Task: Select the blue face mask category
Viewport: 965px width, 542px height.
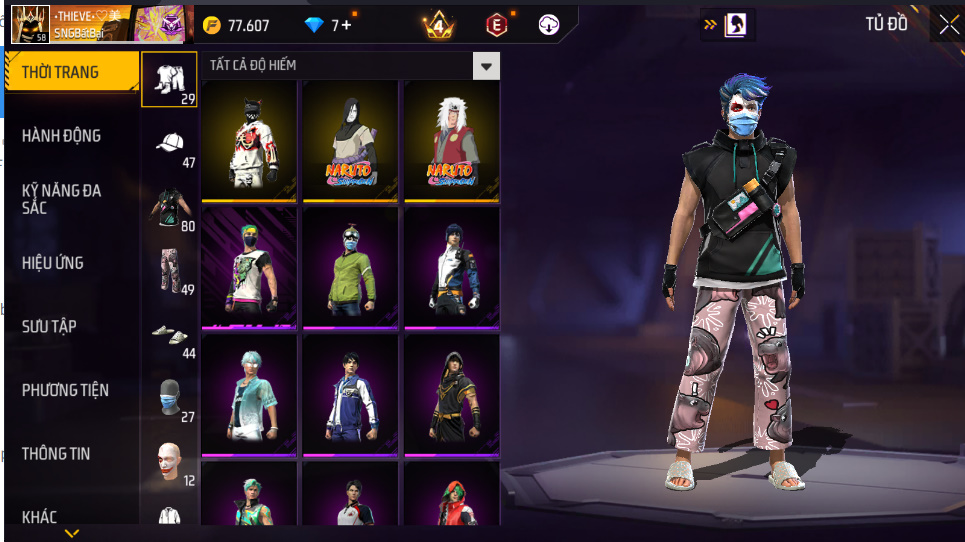Action: click(169, 397)
